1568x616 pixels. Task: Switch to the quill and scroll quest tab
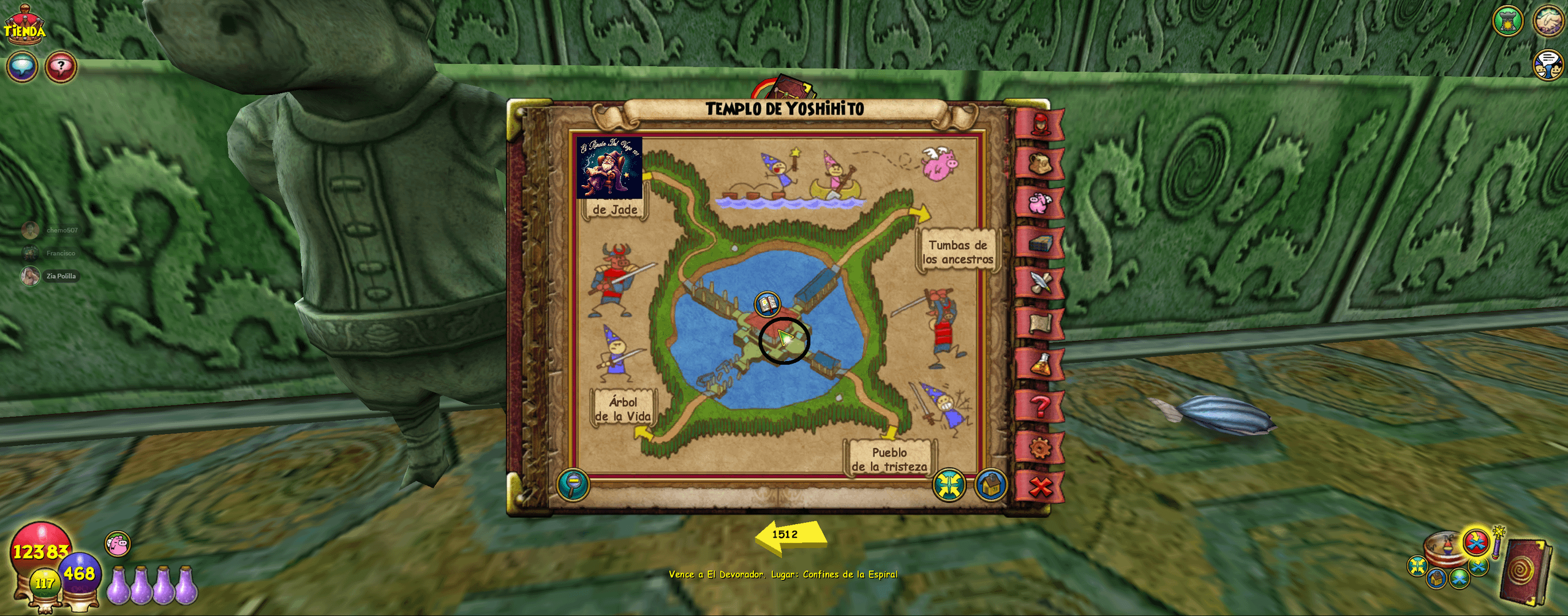click(1040, 283)
